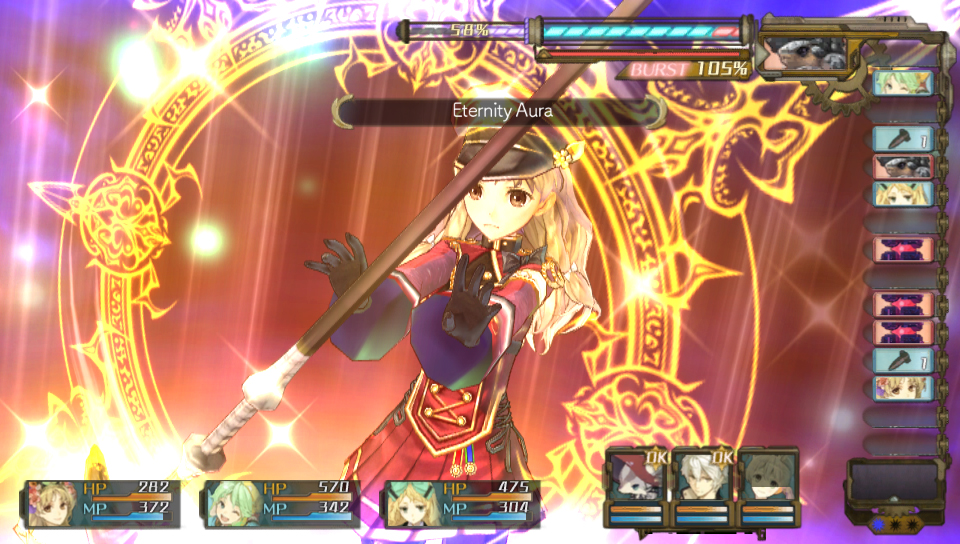
Task: Select the white-haired support character portrait
Action: (701, 478)
